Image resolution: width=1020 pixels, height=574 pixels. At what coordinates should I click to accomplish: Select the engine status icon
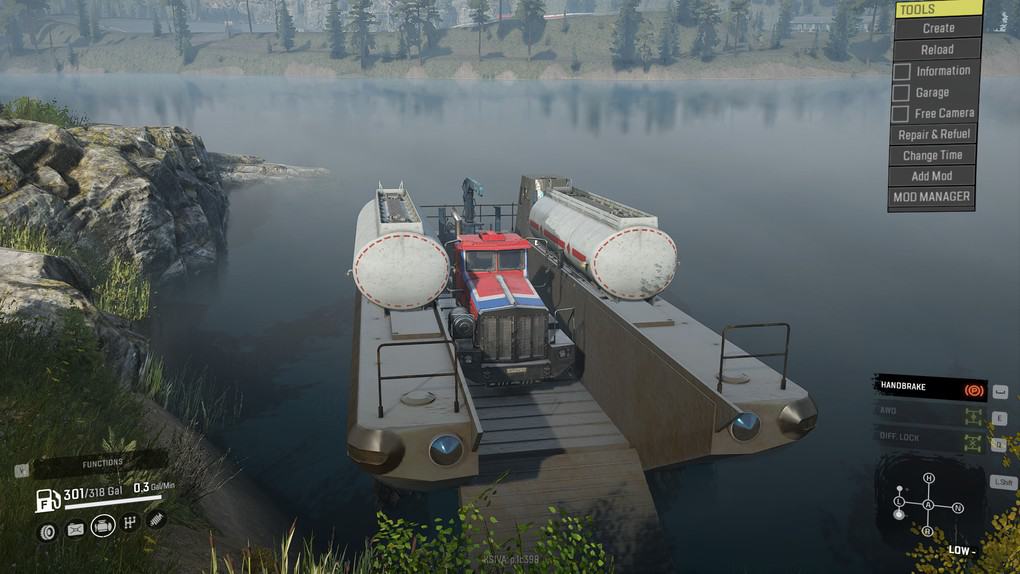click(x=103, y=525)
